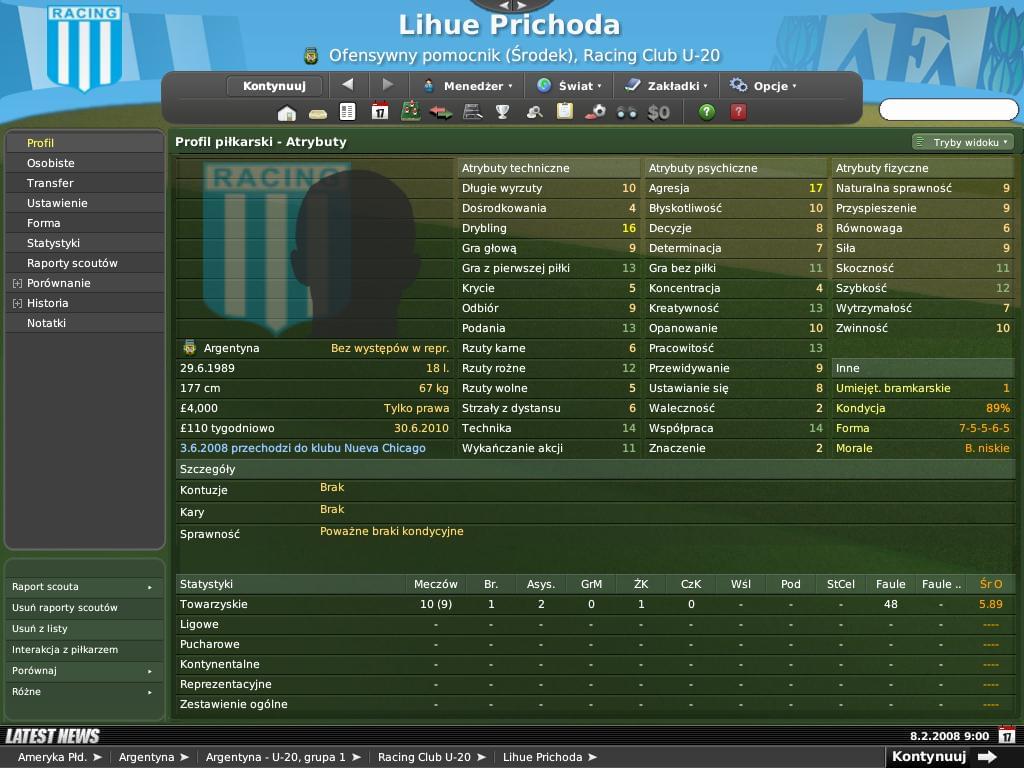Choose Interakcja z piłkarzem
The image size is (1024, 768).
point(65,650)
